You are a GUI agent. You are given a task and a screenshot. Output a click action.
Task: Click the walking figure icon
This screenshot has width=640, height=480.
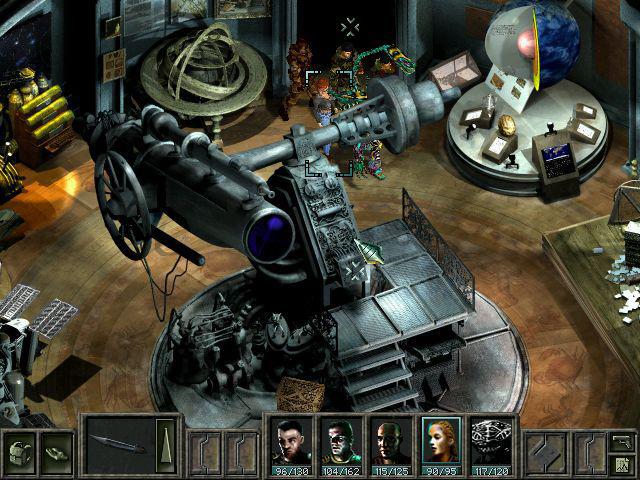tap(622, 463)
